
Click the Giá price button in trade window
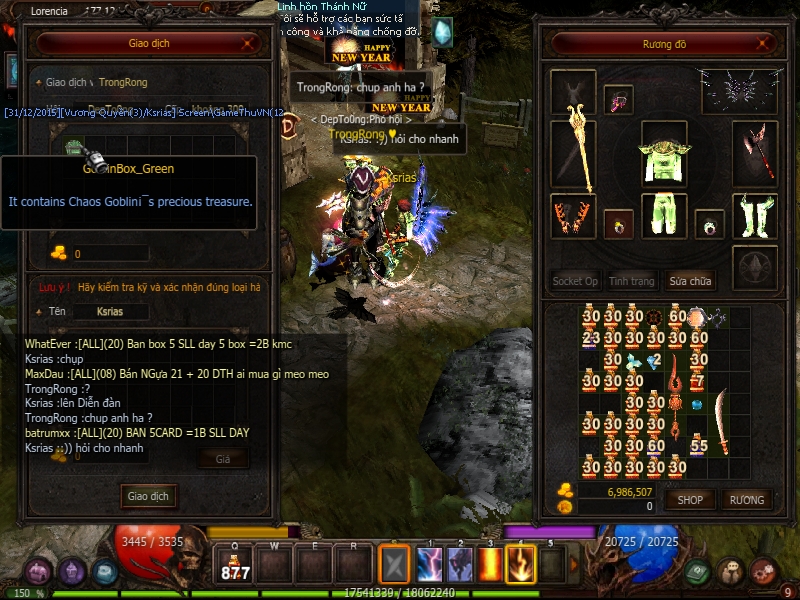[x=223, y=458]
